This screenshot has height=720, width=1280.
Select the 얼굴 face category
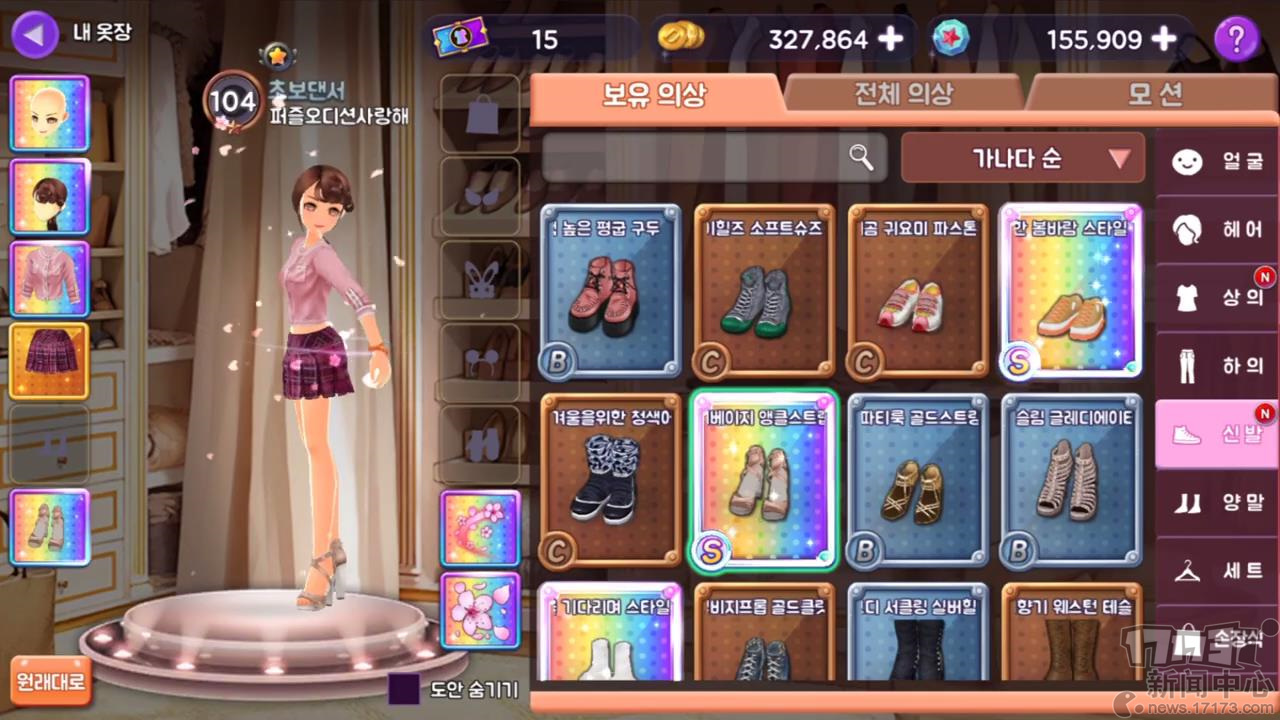tap(1216, 162)
